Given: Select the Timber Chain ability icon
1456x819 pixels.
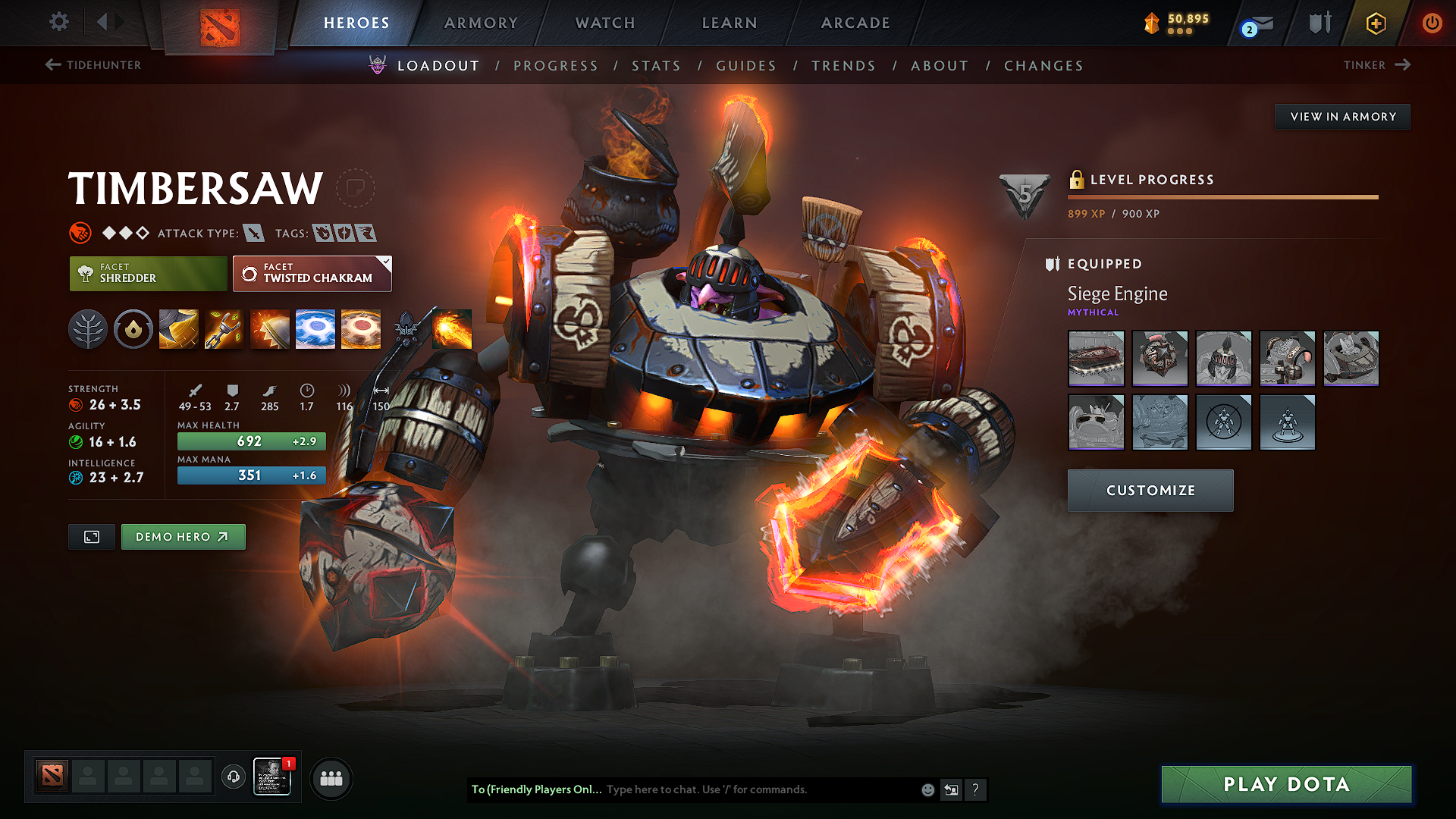Looking at the screenshot, I should [x=224, y=328].
